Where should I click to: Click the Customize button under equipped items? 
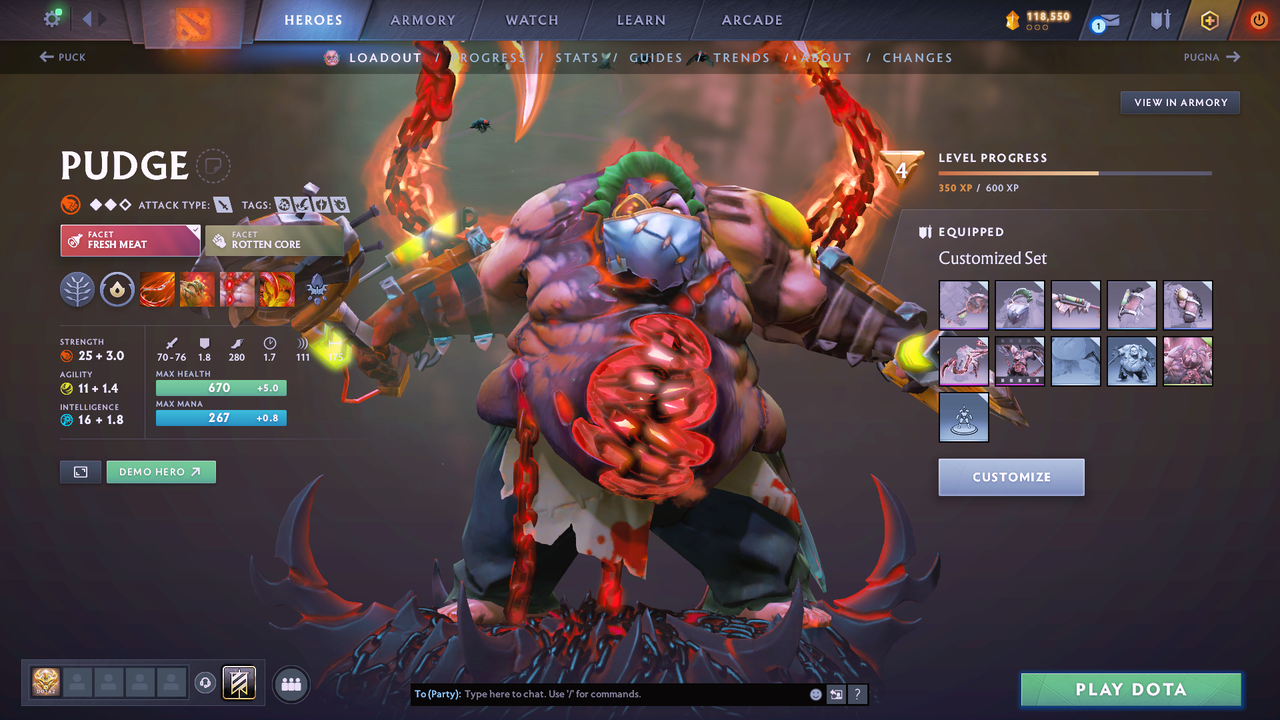click(1010, 477)
